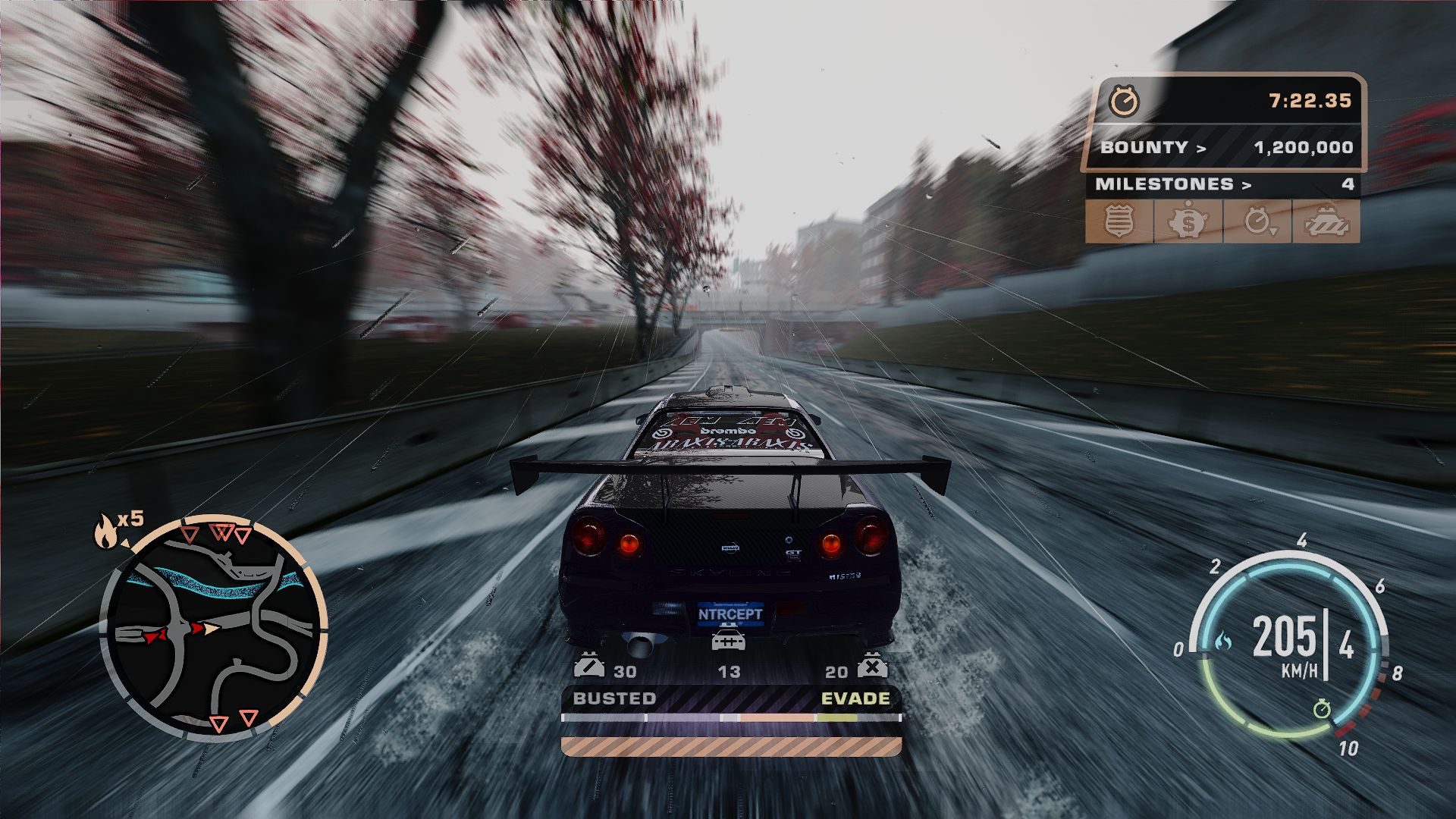The height and width of the screenshot is (819, 1456).
Task: Click the immobilized police cars X icon
Action: 872,667
